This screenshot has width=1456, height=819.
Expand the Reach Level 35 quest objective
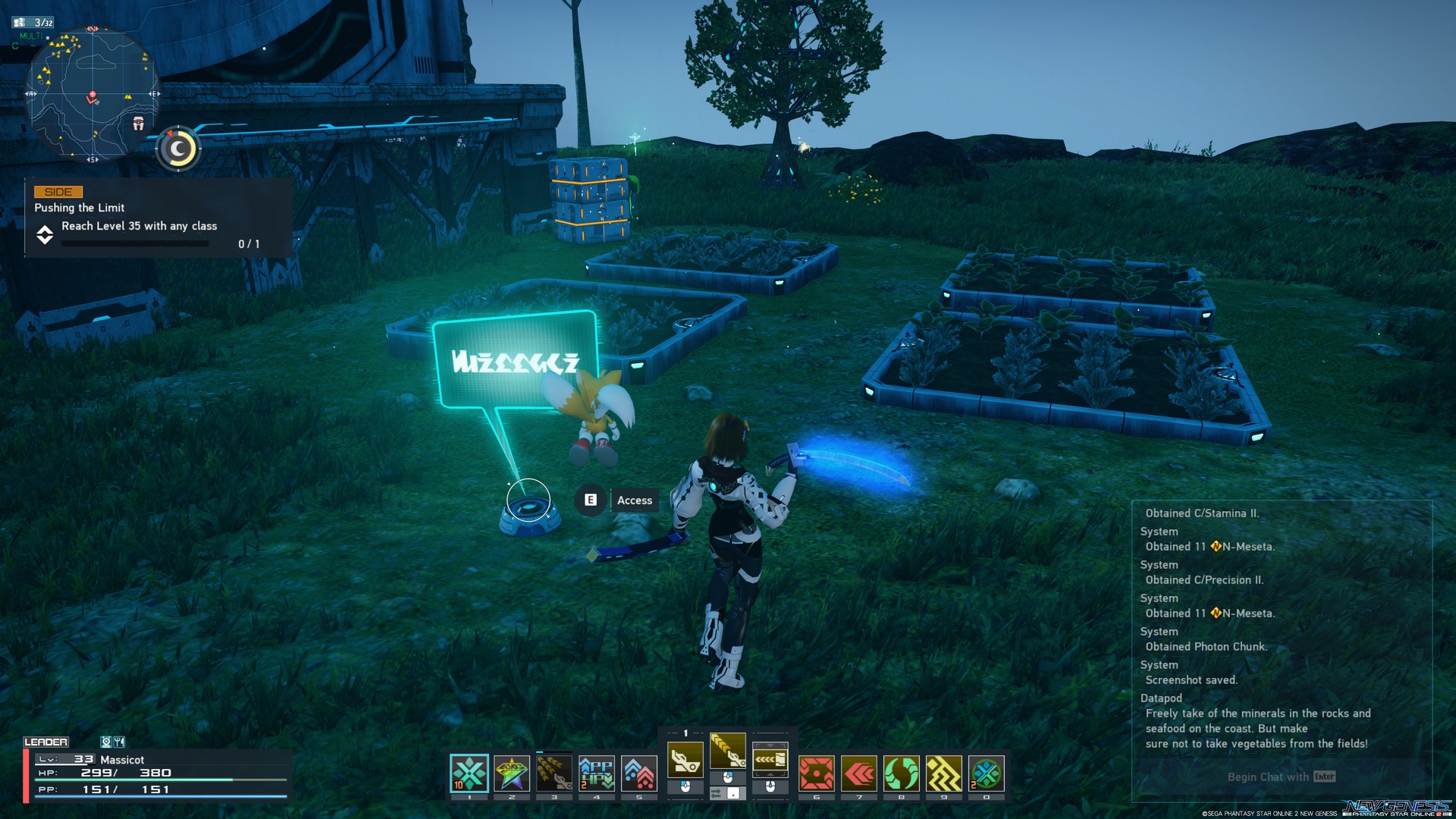coord(45,235)
